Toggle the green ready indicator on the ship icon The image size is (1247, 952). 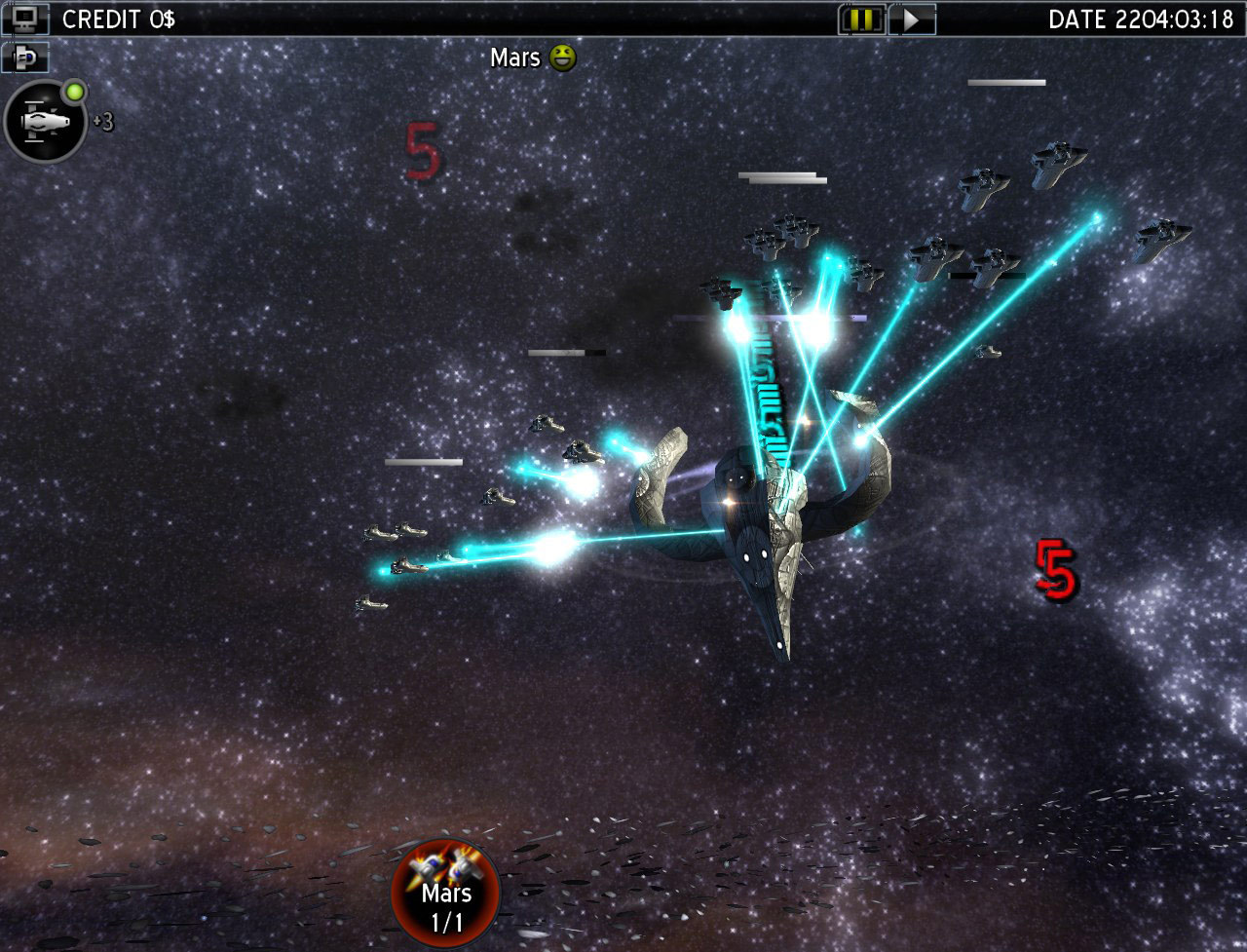click(76, 91)
